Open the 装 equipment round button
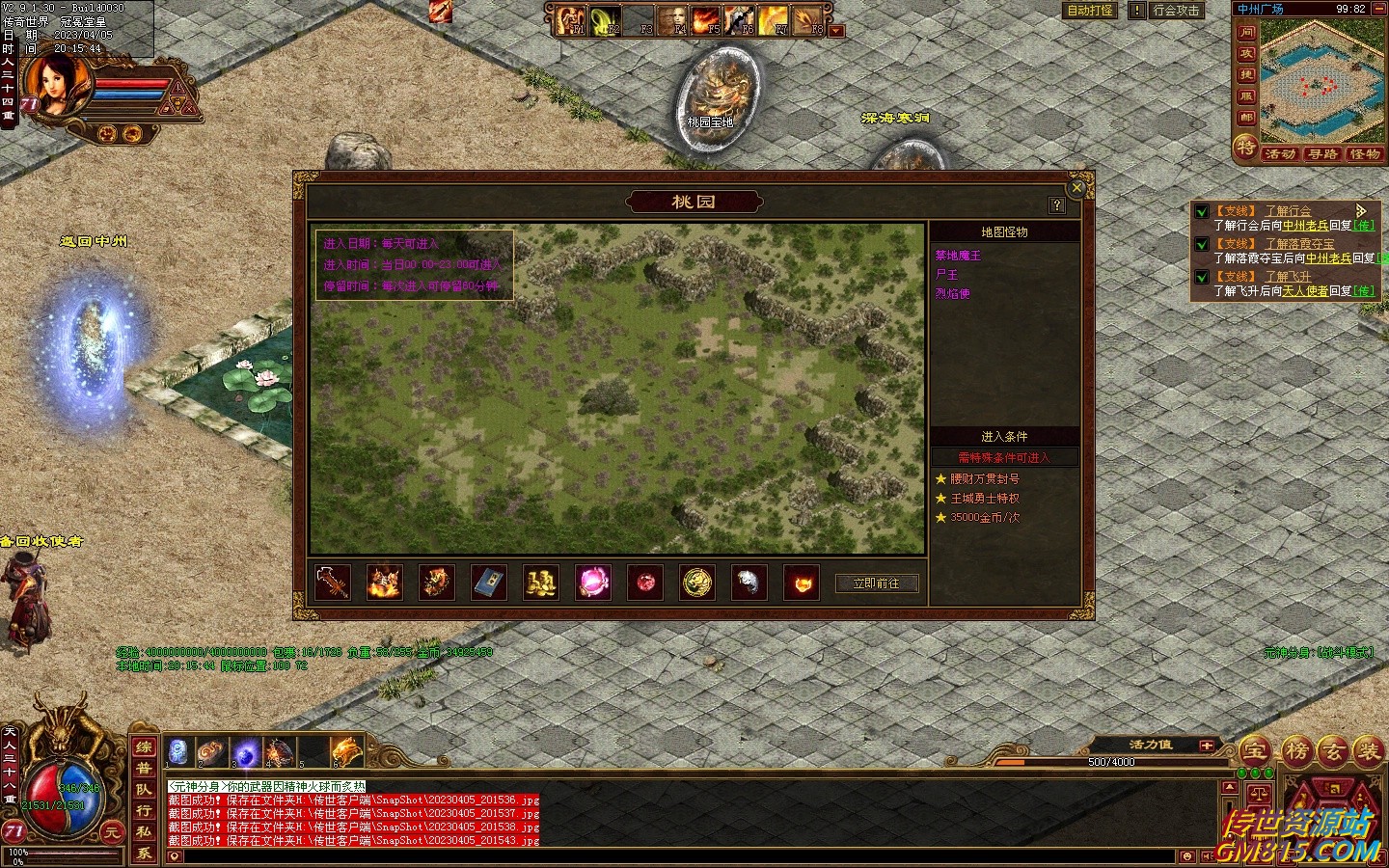 (1368, 750)
